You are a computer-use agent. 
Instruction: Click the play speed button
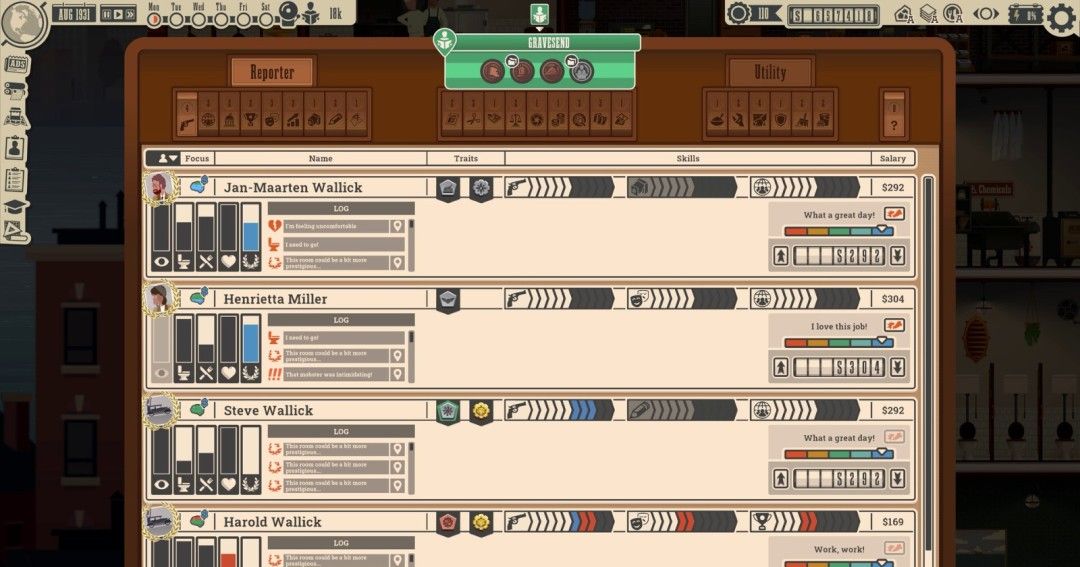118,15
